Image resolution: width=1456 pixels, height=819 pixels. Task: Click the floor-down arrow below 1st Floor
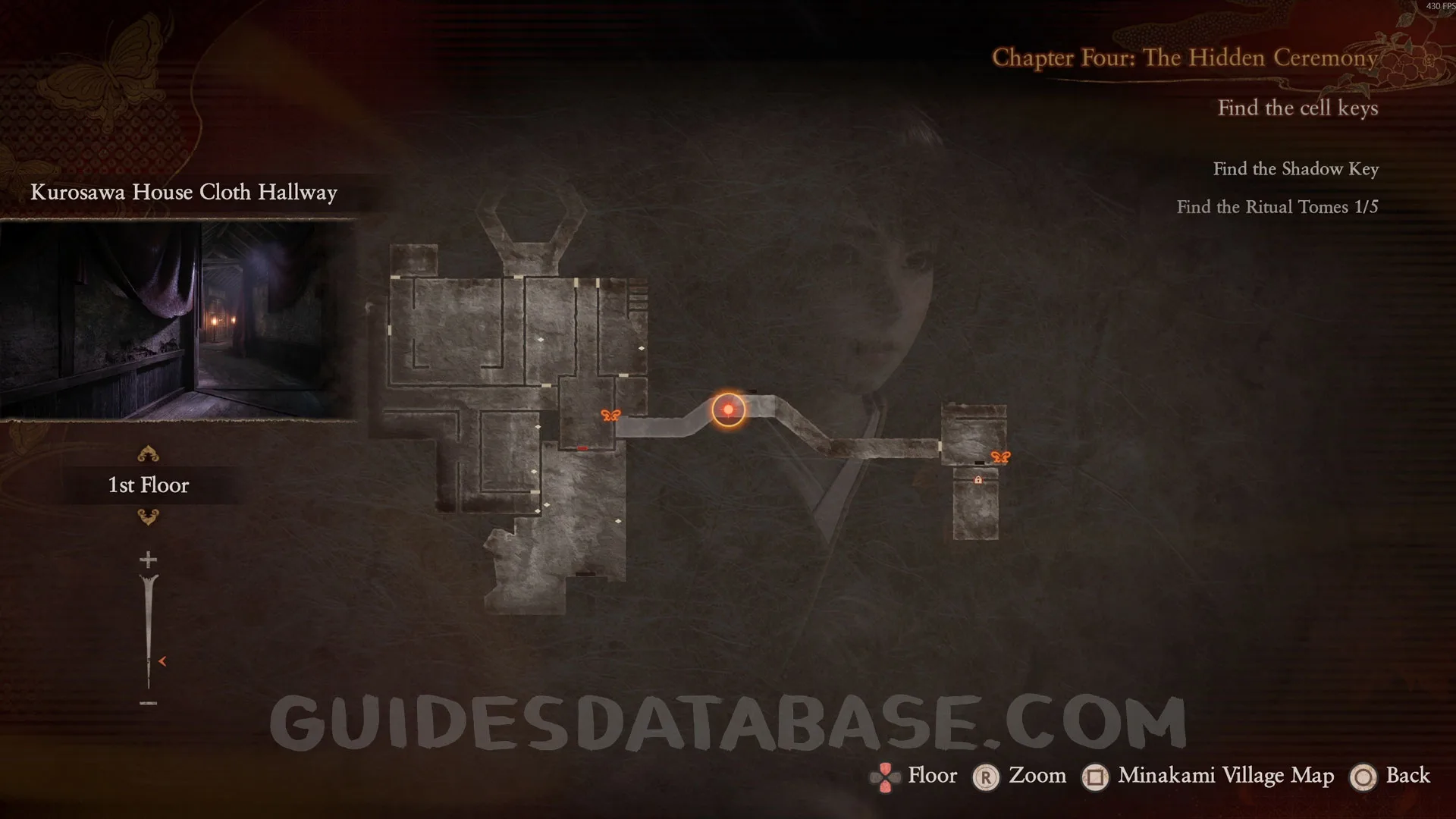148,517
